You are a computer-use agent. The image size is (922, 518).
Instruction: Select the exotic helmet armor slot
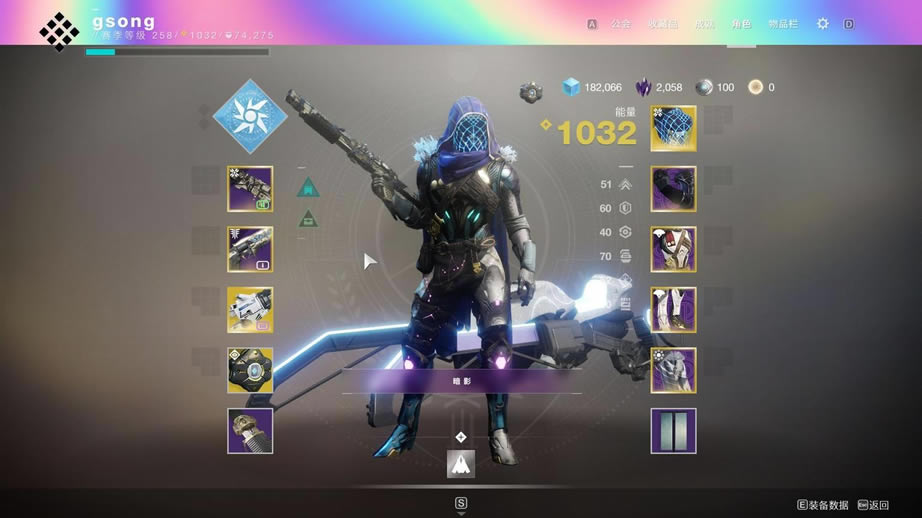(x=673, y=128)
